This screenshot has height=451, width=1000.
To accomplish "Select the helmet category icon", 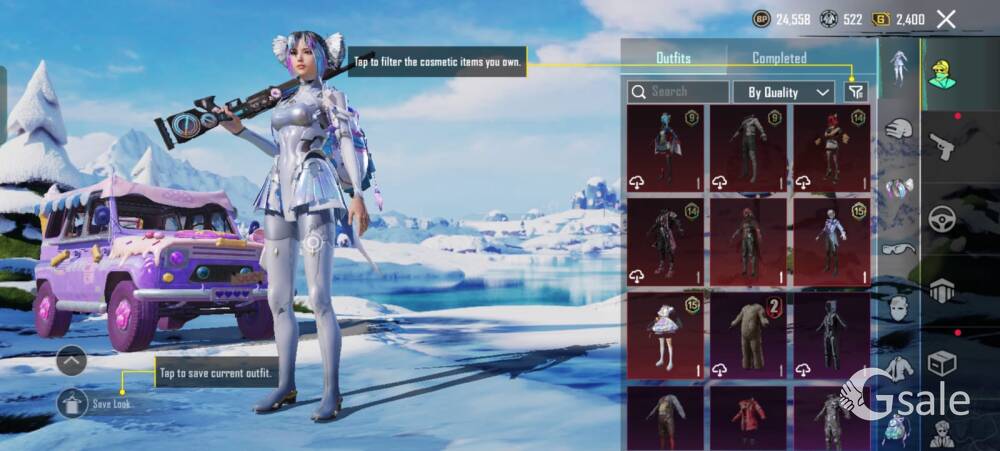I will tap(900, 128).
